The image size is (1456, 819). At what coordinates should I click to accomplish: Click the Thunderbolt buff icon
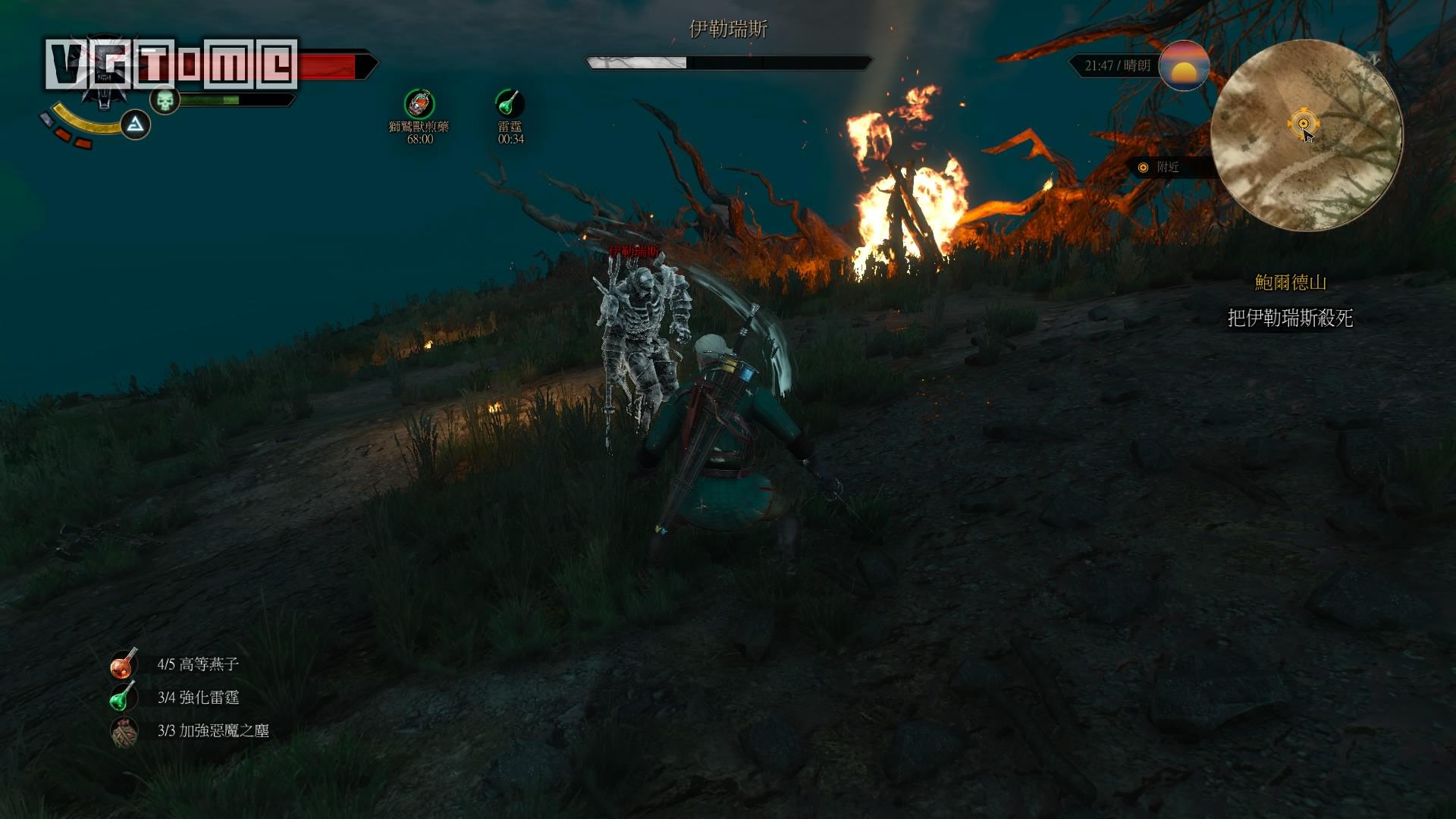pos(510,102)
